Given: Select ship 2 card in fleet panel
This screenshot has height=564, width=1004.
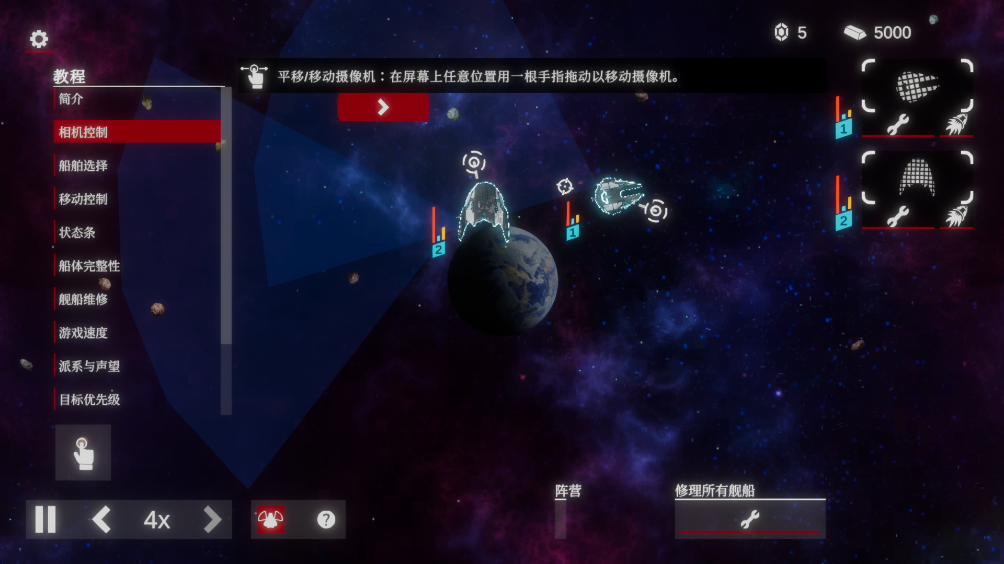Looking at the screenshot, I should point(917,178).
